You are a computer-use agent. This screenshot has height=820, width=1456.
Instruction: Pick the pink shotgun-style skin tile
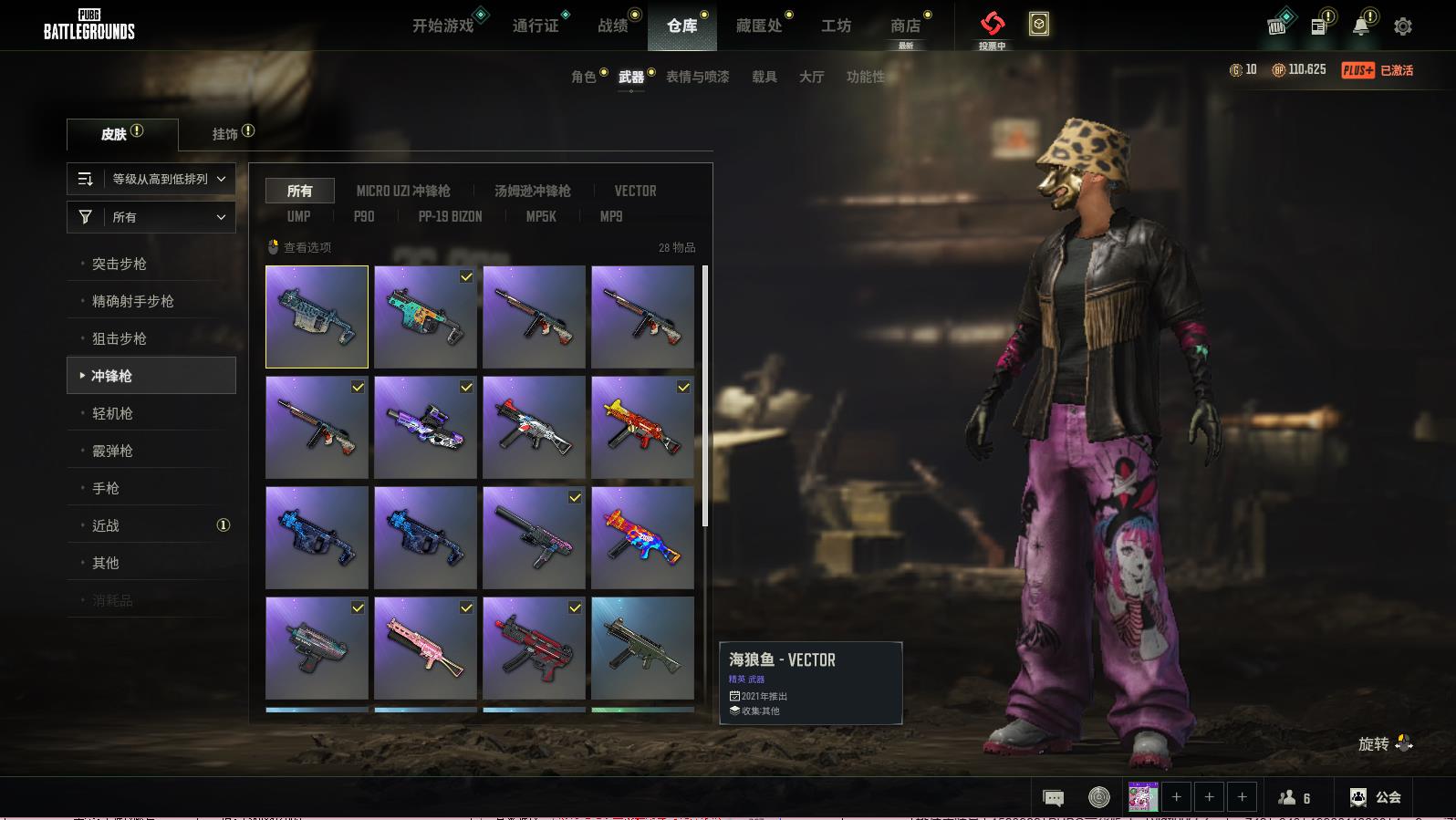click(425, 648)
